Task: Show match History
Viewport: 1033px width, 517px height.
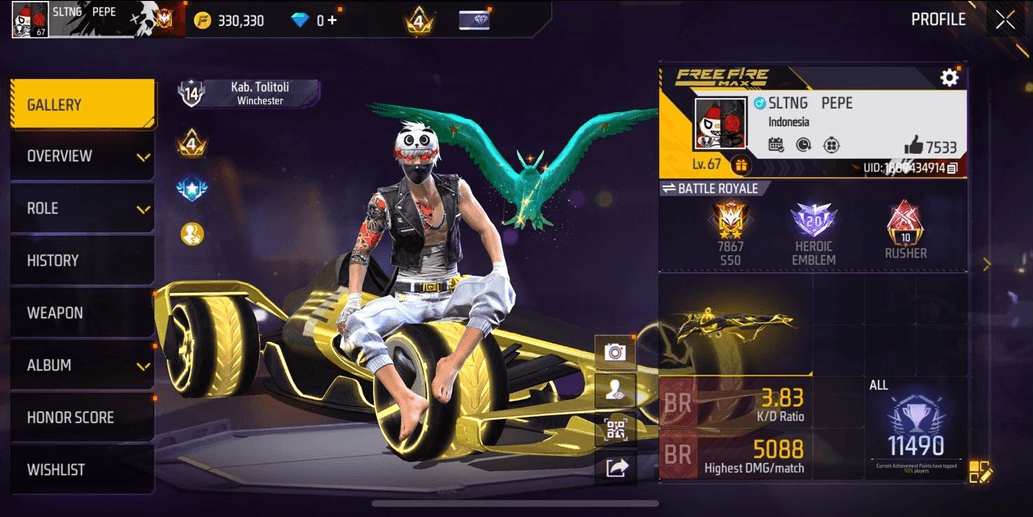Action: (82, 261)
